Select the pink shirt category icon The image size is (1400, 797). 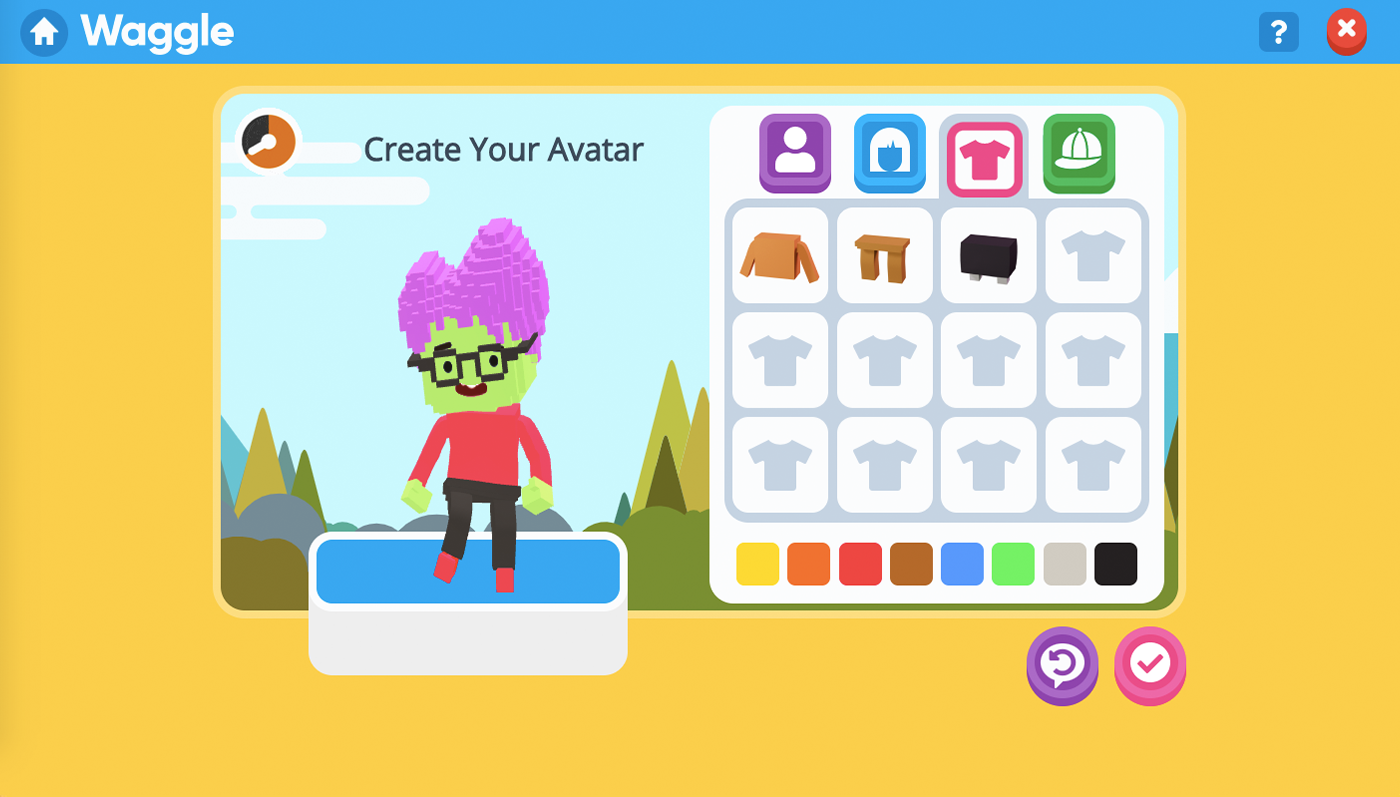pyautogui.click(x=984, y=154)
